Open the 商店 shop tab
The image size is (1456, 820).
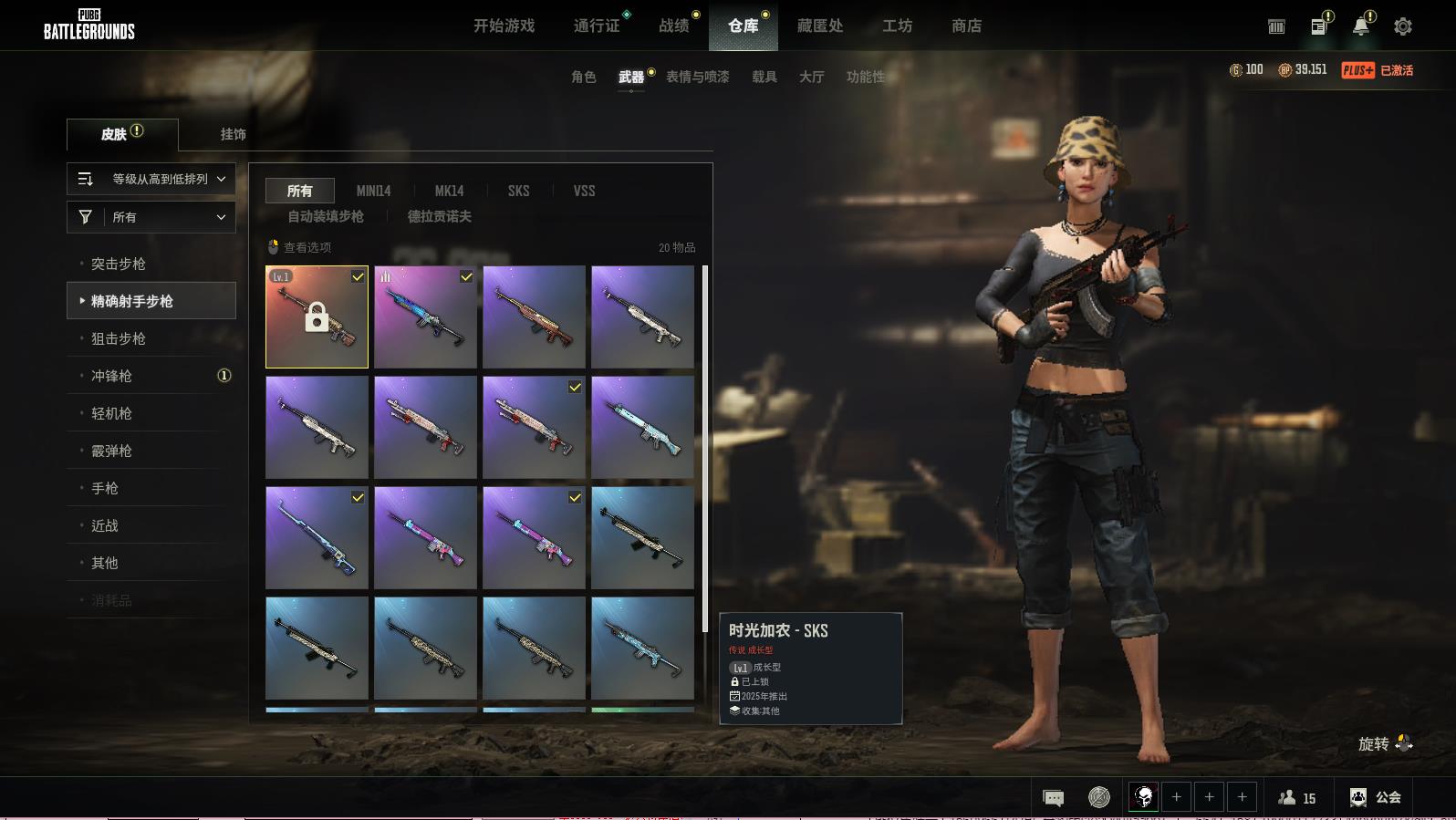click(966, 26)
